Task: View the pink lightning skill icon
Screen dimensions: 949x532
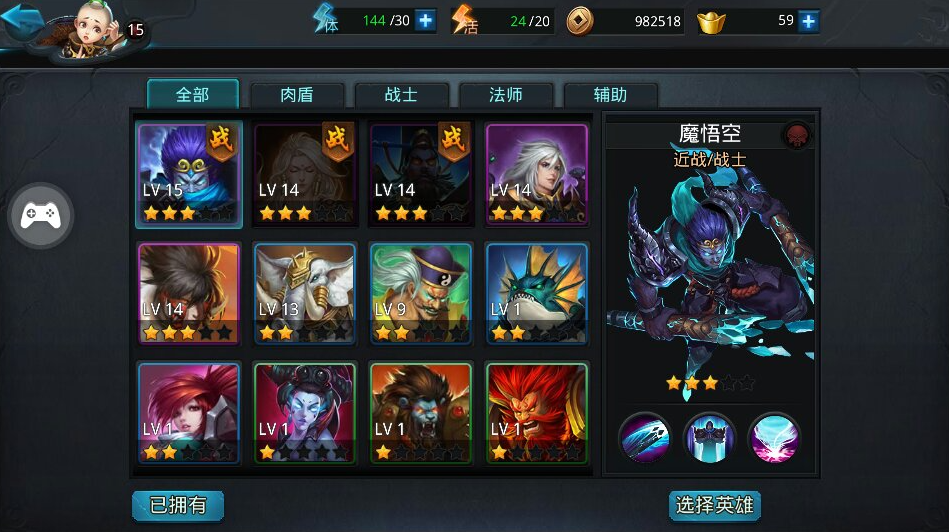Action: point(774,438)
